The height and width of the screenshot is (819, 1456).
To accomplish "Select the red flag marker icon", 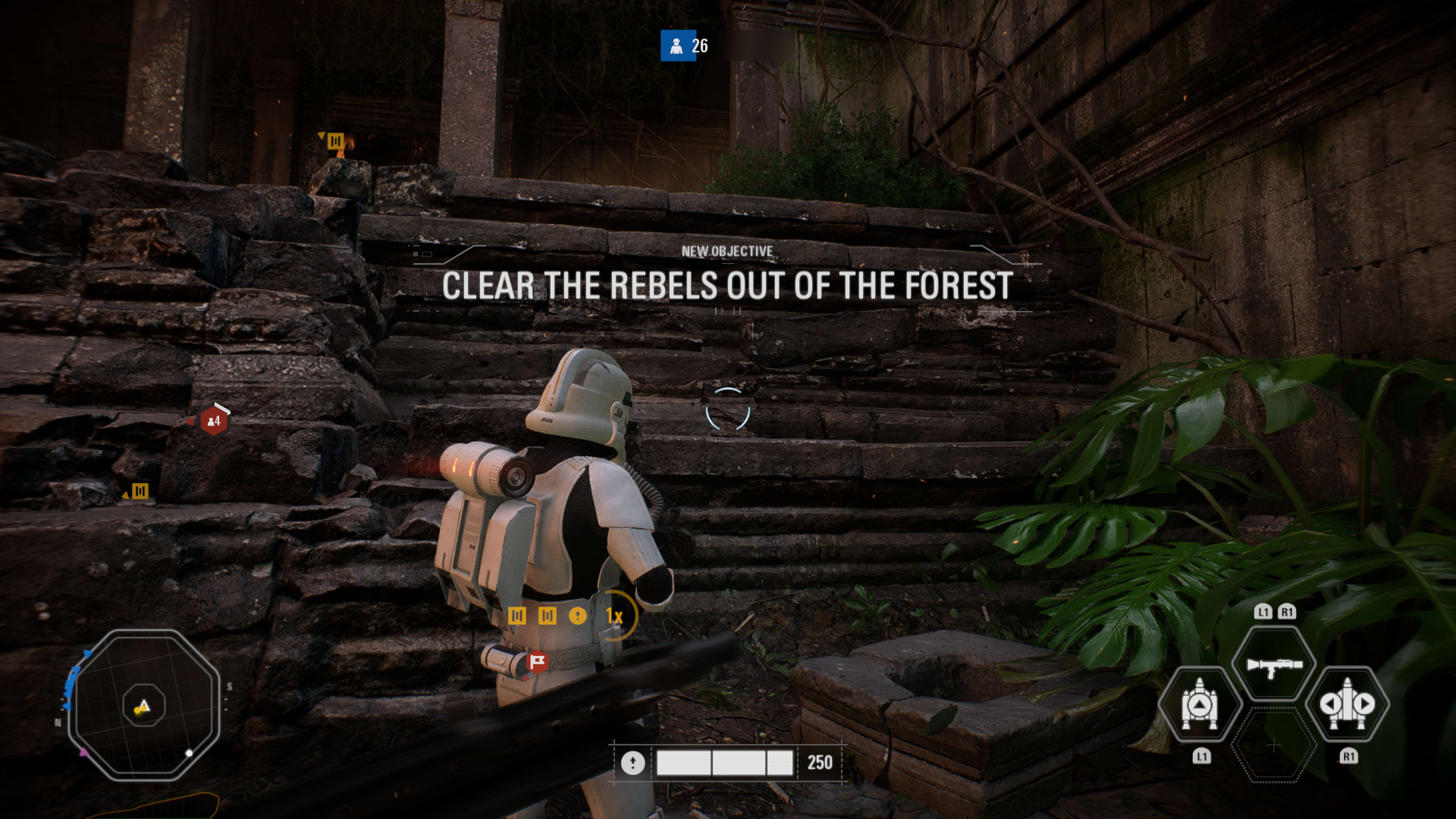I will pos(537,661).
